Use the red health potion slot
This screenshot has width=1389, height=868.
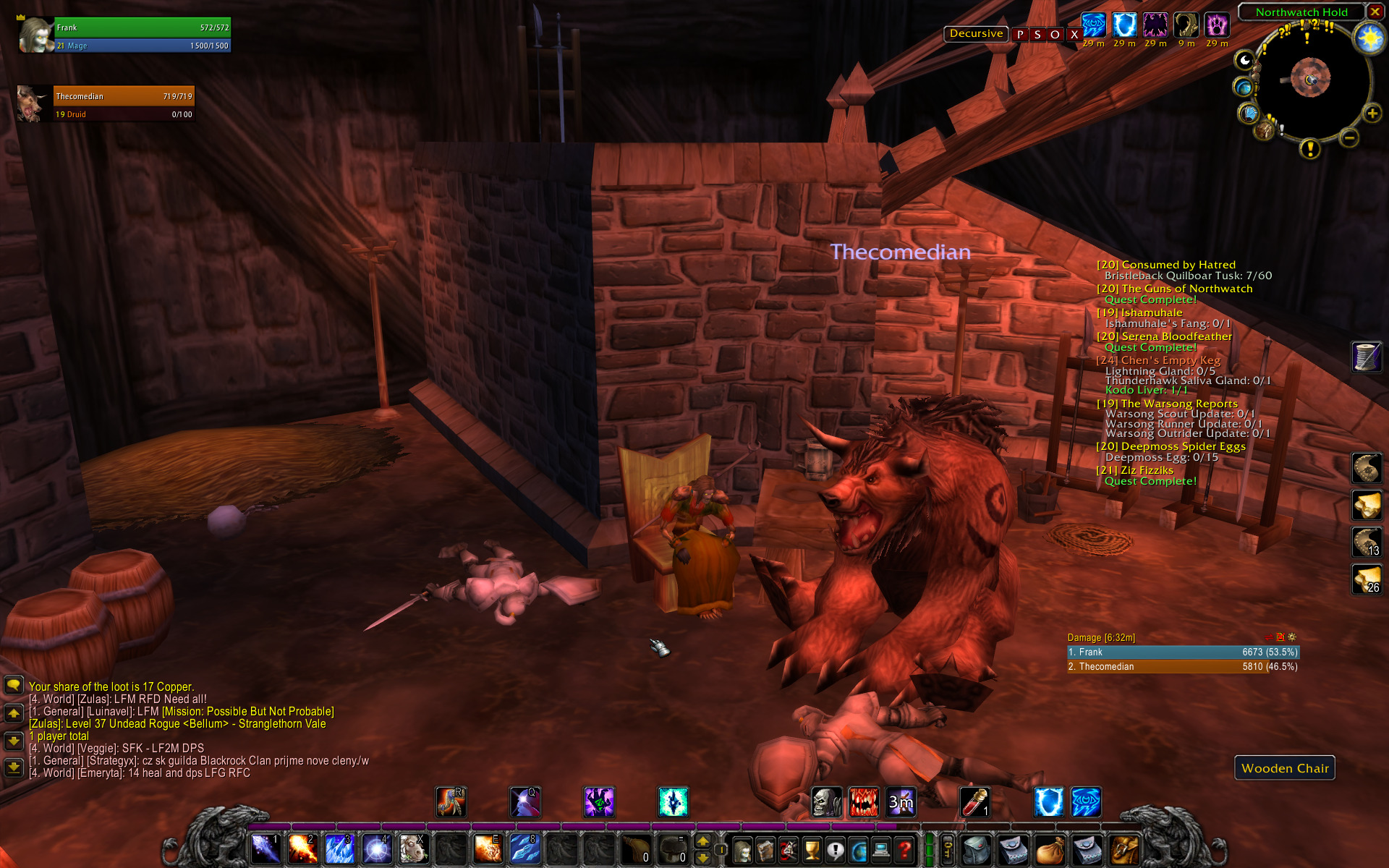point(974,802)
